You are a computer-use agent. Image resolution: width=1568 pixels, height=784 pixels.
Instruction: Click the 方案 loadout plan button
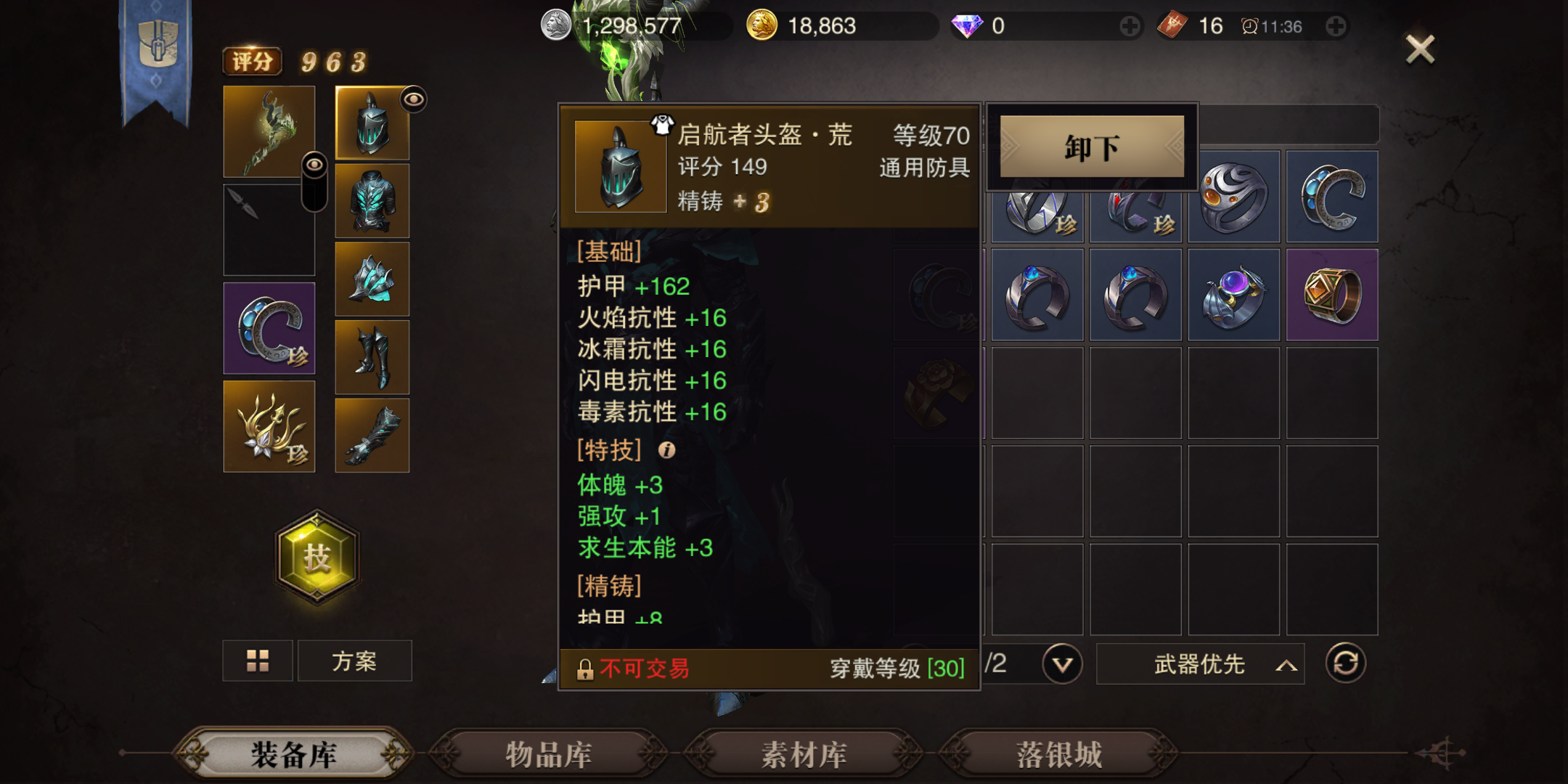[x=354, y=661]
